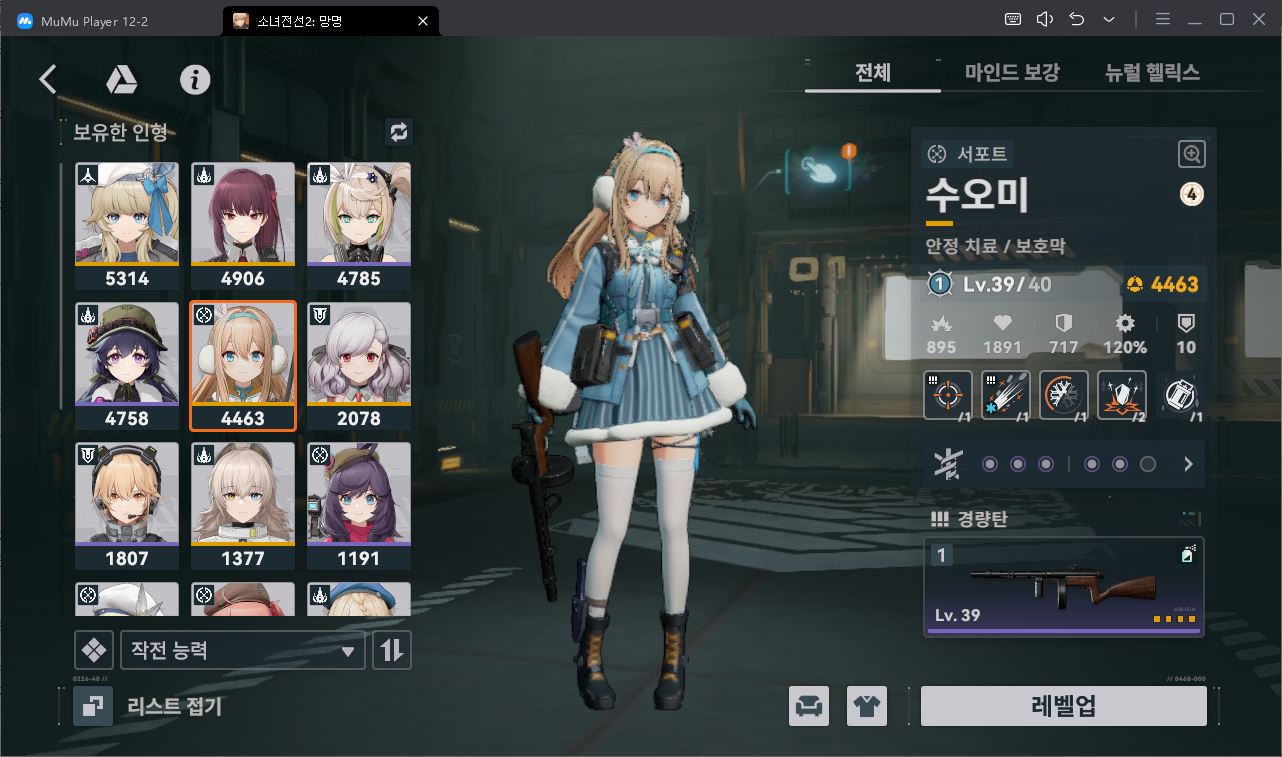This screenshot has height=757, width=1282.
Task: Switch to the 마인드 보강 tab
Action: point(1012,72)
